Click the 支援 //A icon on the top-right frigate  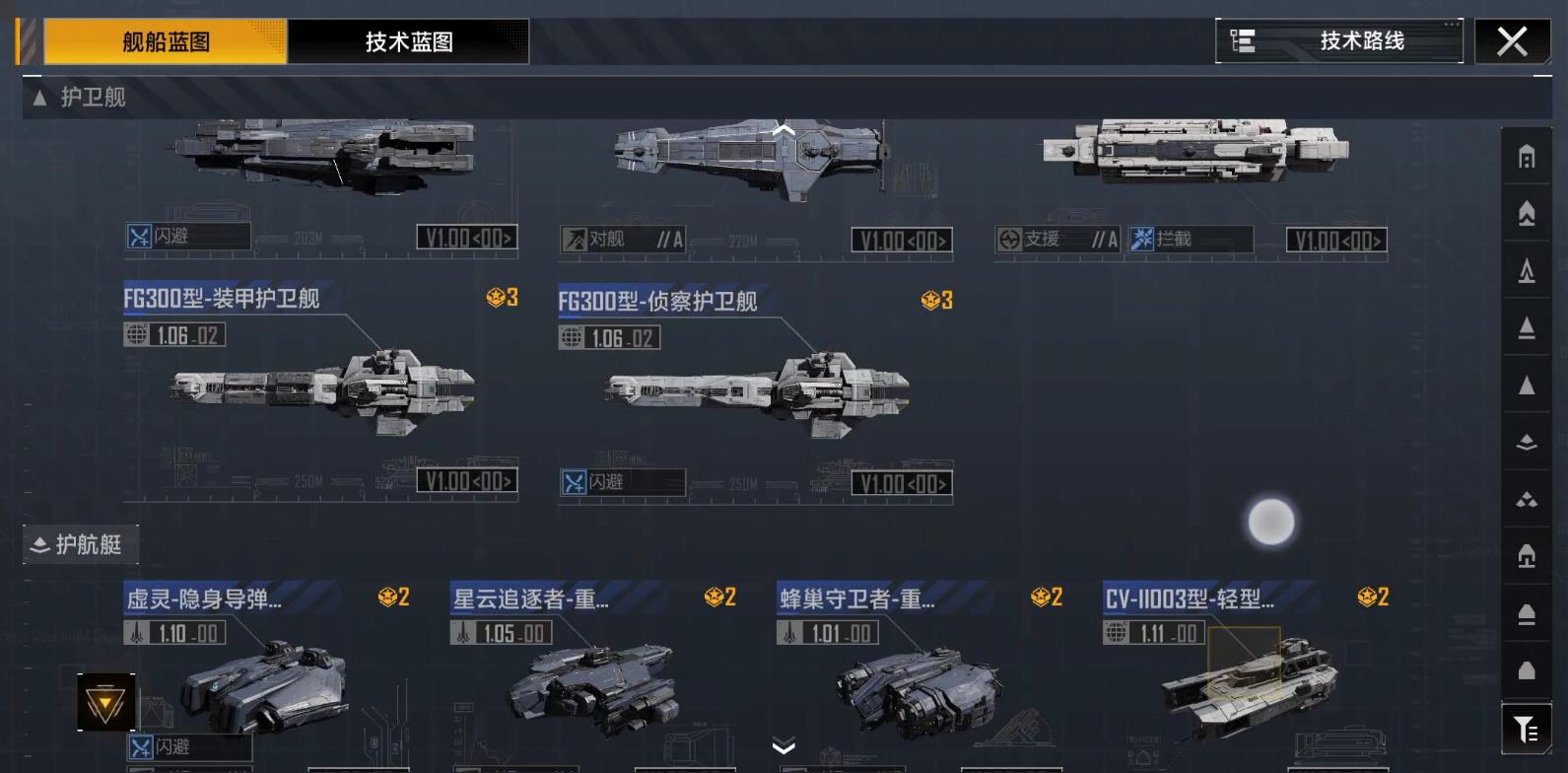click(x=1009, y=238)
